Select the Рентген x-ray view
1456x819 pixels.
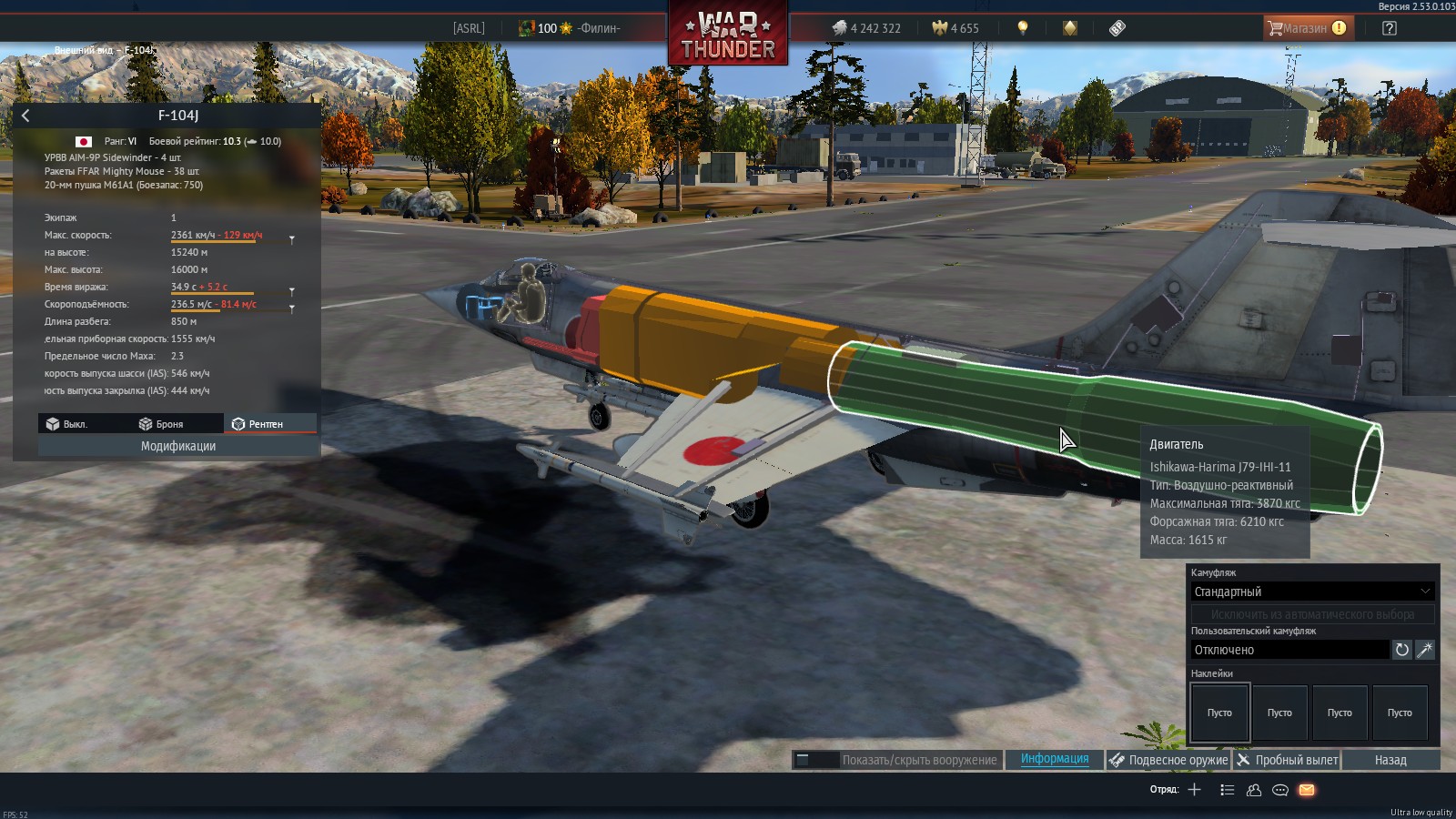(258, 424)
